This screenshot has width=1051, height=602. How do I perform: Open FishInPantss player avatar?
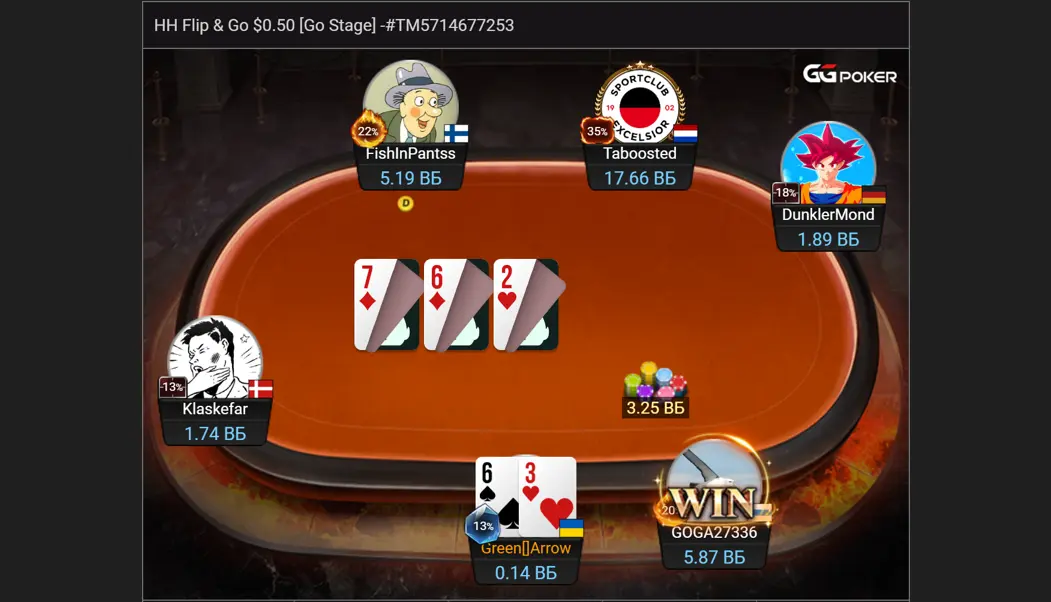(412, 102)
